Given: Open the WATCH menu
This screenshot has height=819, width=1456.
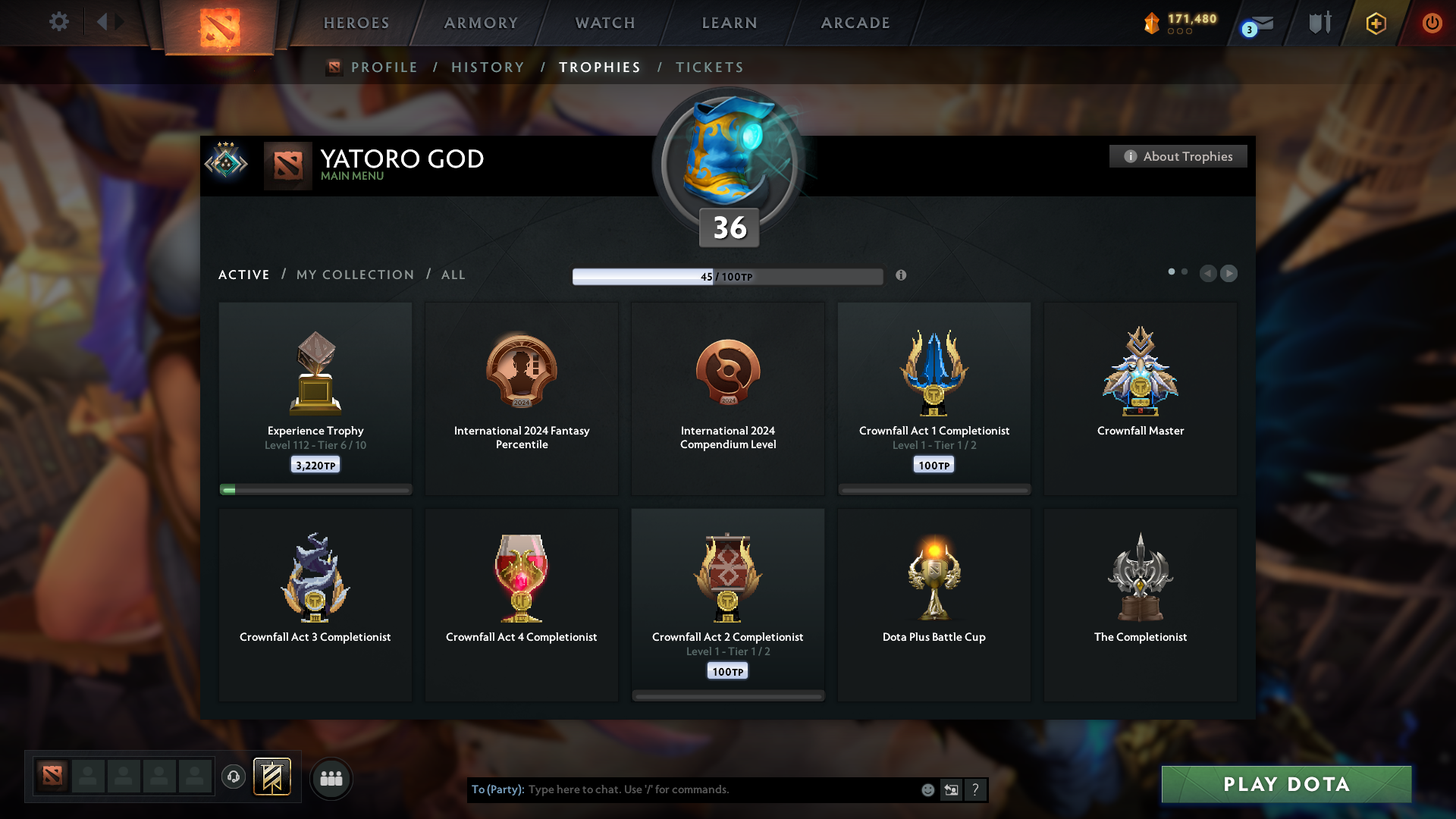Looking at the screenshot, I should [604, 23].
